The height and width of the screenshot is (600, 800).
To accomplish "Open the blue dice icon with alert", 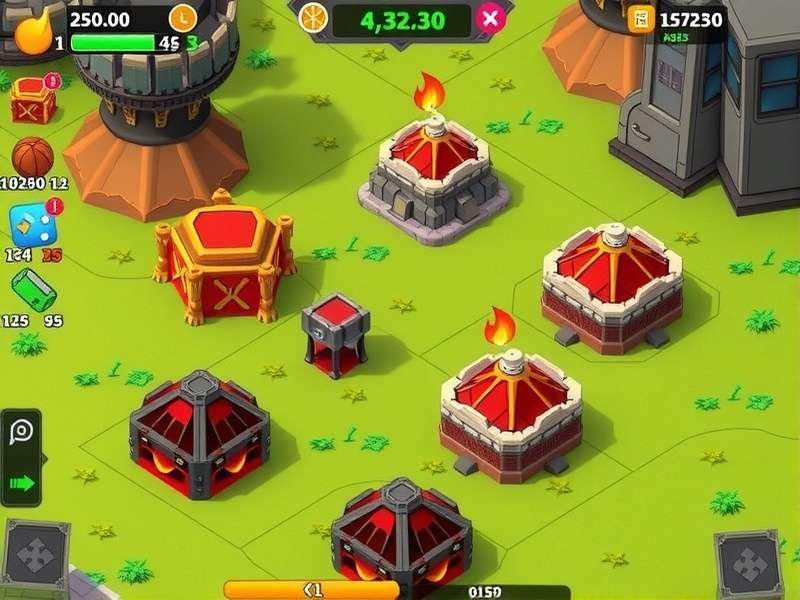I will pyautogui.click(x=32, y=225).
